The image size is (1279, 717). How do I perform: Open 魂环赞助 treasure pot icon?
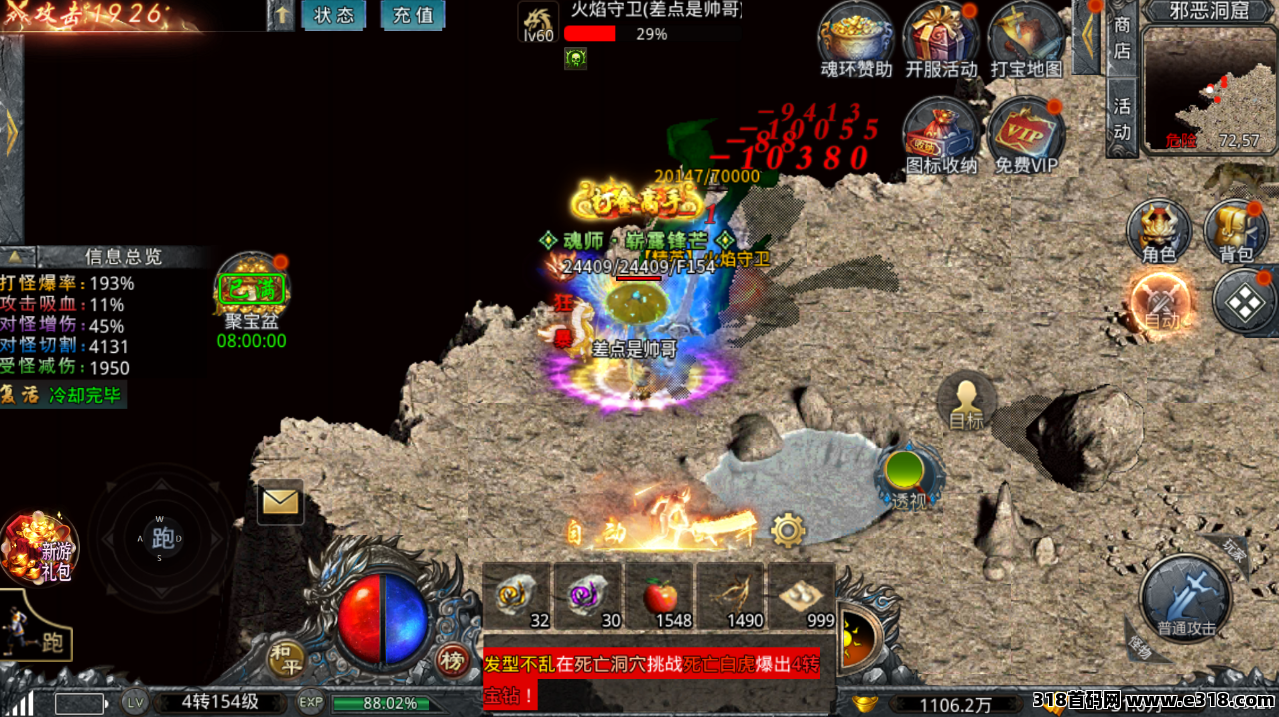coord(856,38)
